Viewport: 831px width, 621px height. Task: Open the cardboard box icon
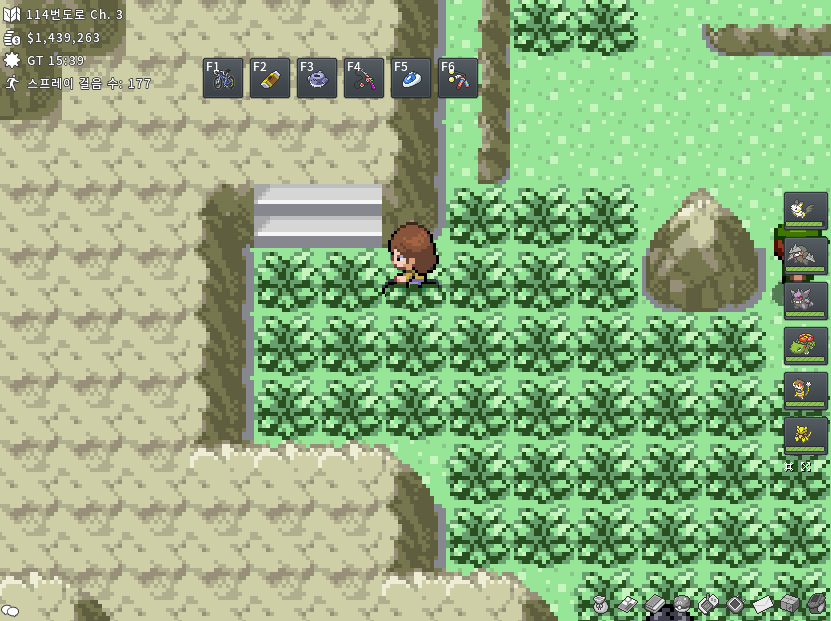[790, 603]
